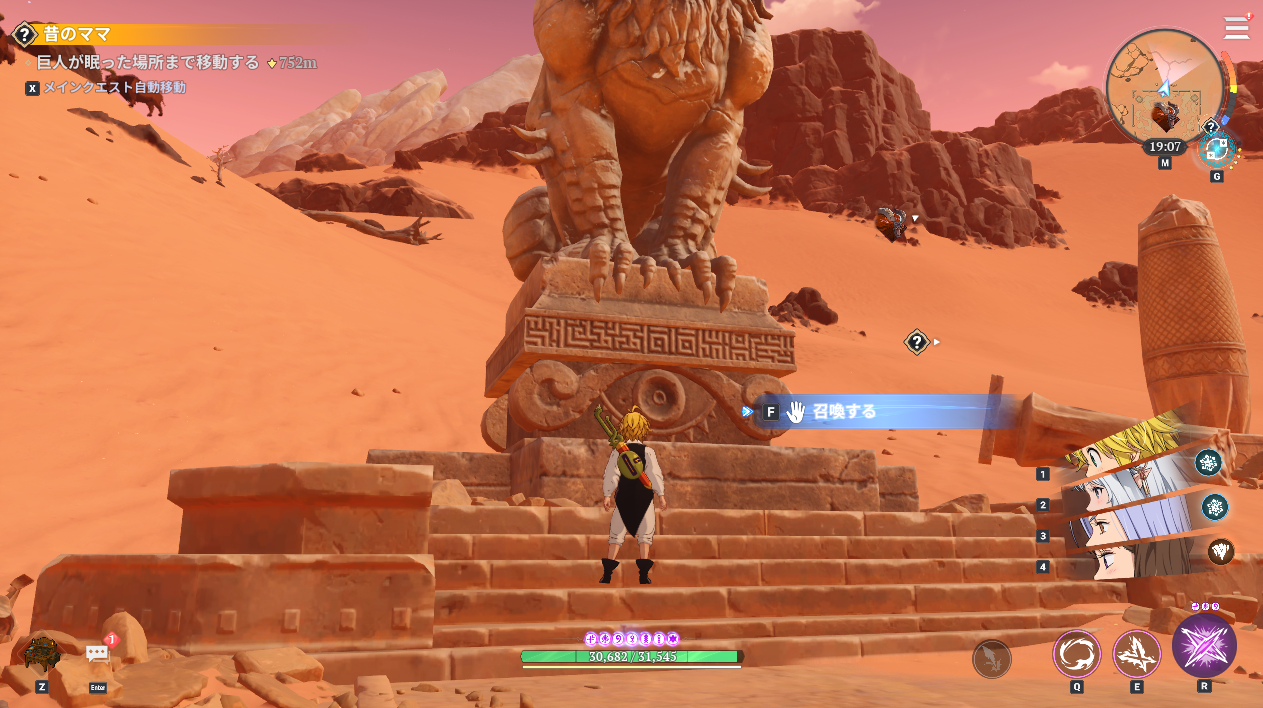1263x708 pixels.
Task: Select the 昔のママ quest tracker title
Action: pyautogui.click(x=77, y=34)
